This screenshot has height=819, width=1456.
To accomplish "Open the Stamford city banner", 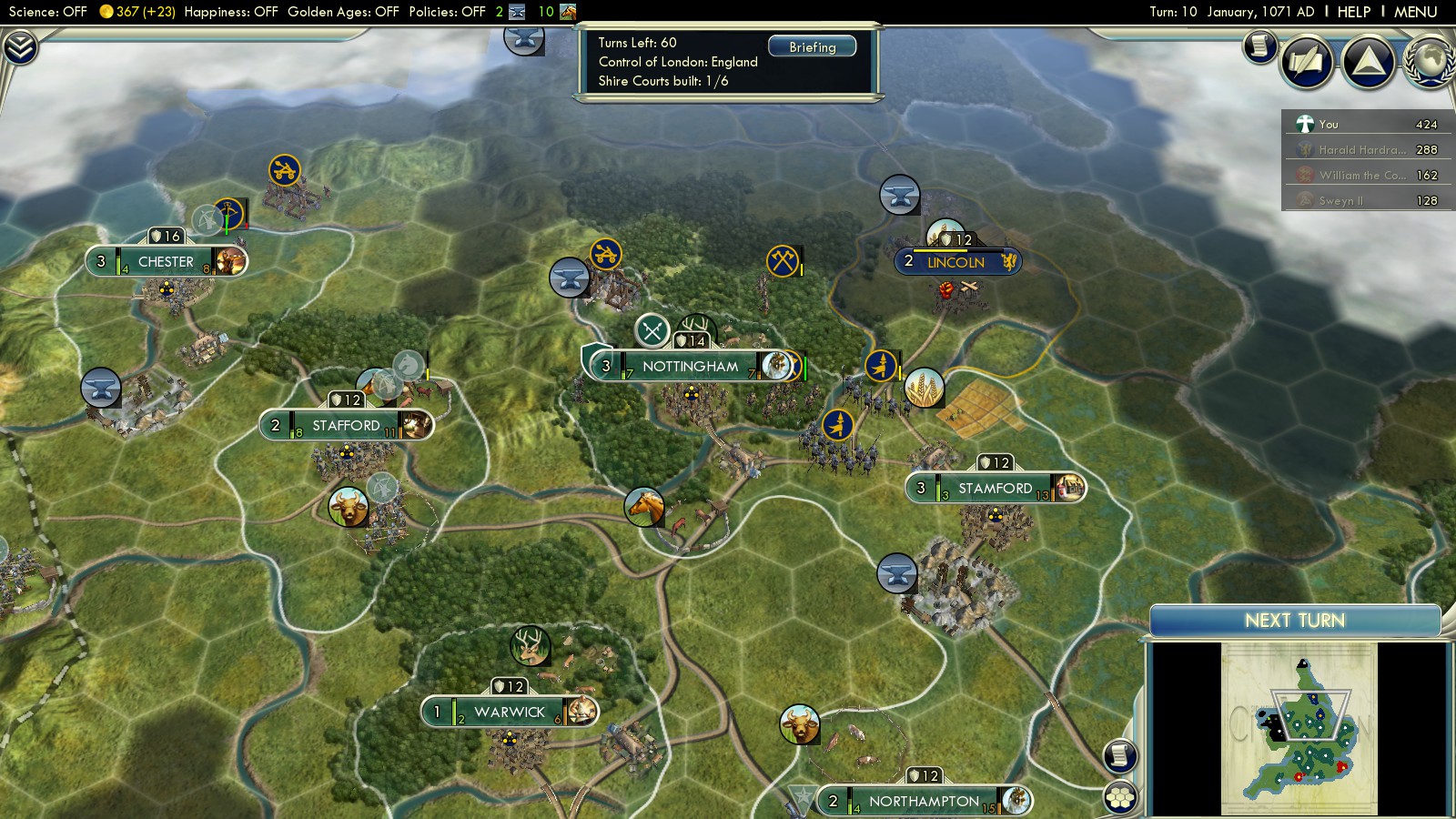I will coord(995,489).
